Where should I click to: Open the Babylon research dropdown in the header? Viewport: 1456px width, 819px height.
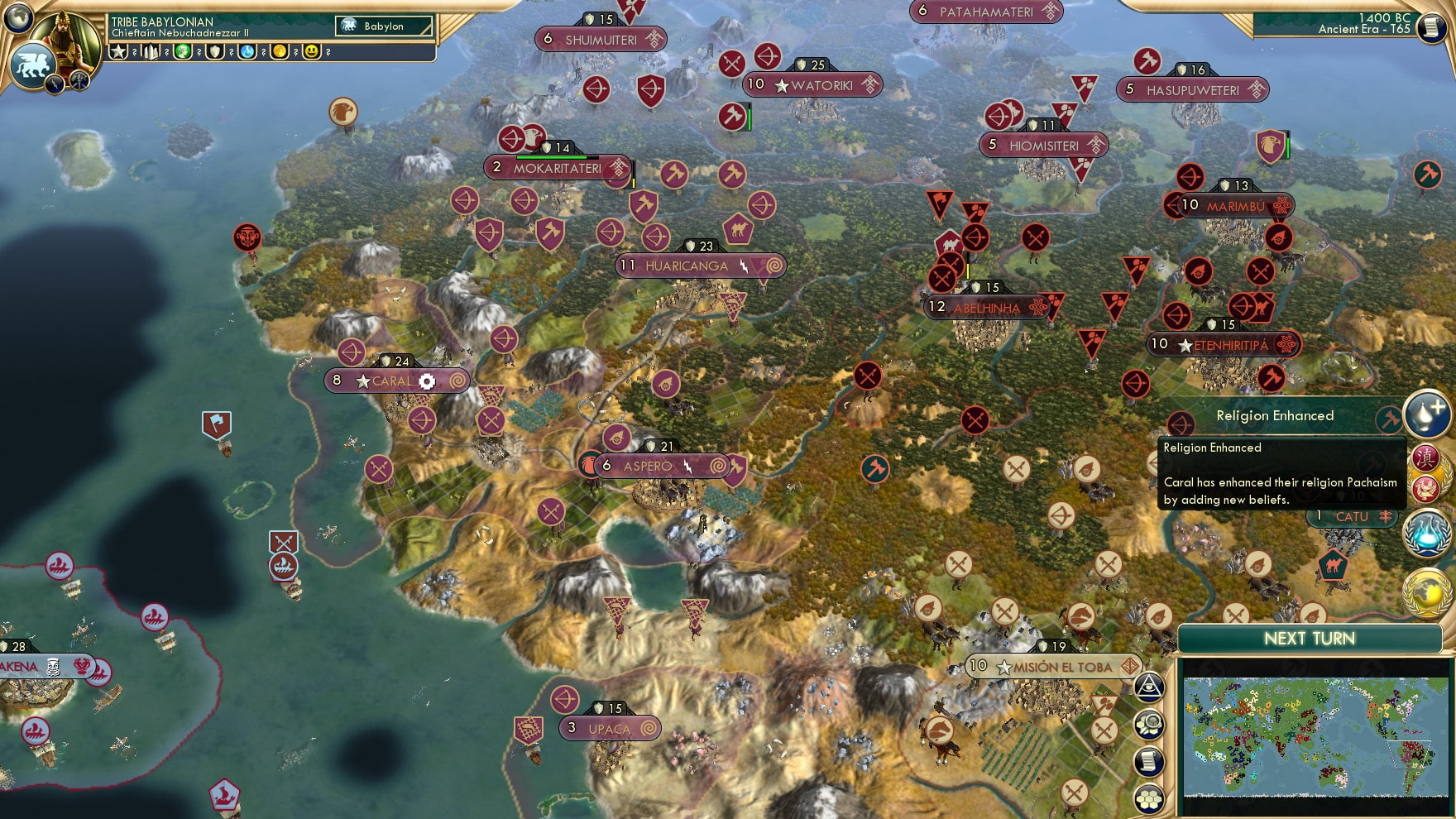tap(383, 26)
